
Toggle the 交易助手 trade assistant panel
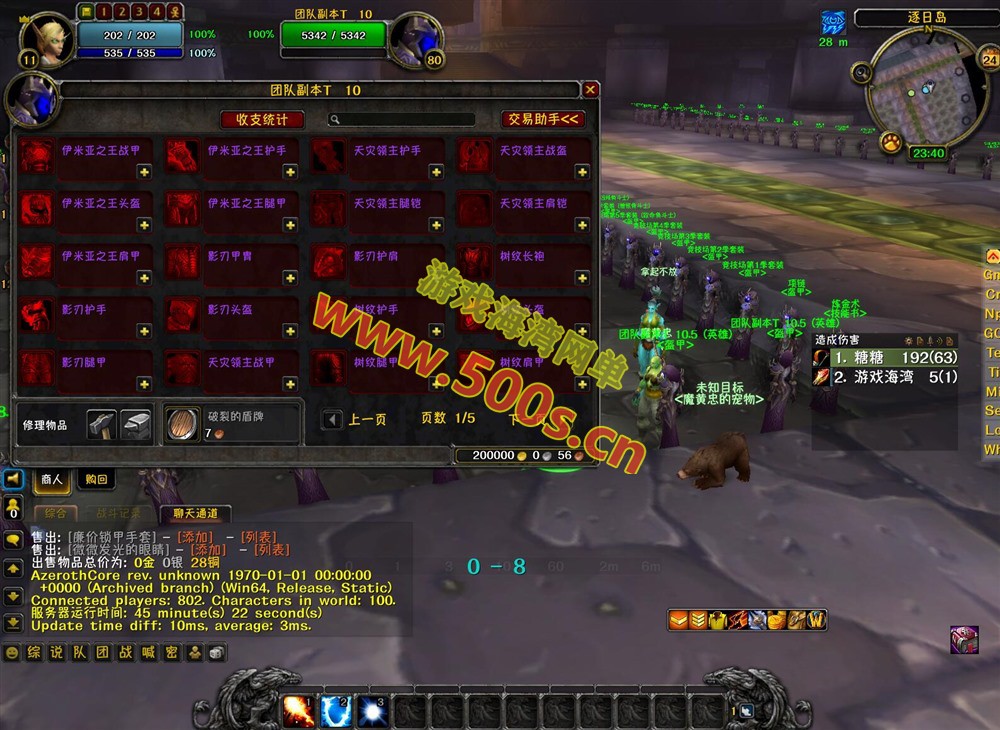543,120
